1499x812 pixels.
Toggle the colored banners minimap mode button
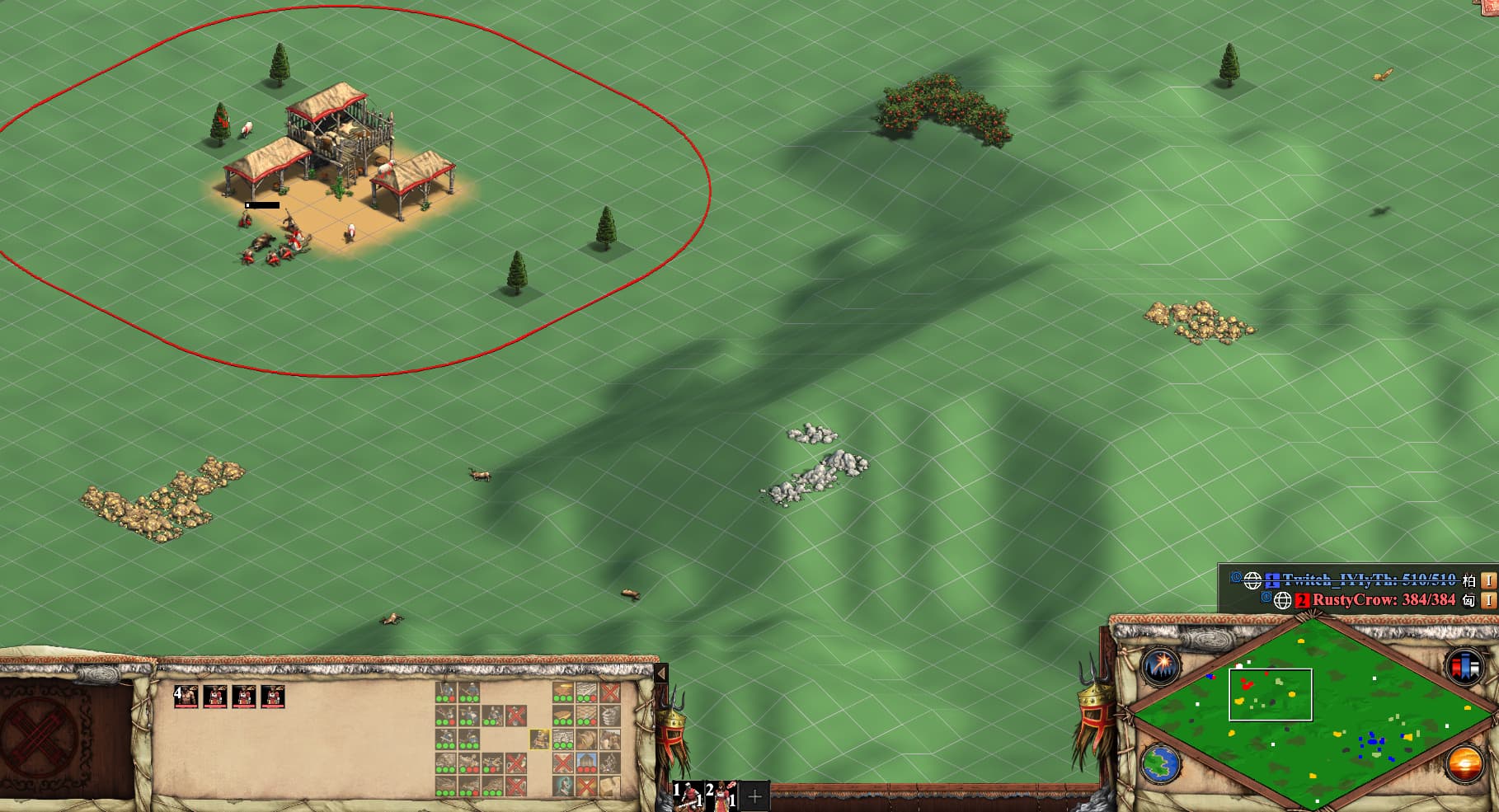1464,666
